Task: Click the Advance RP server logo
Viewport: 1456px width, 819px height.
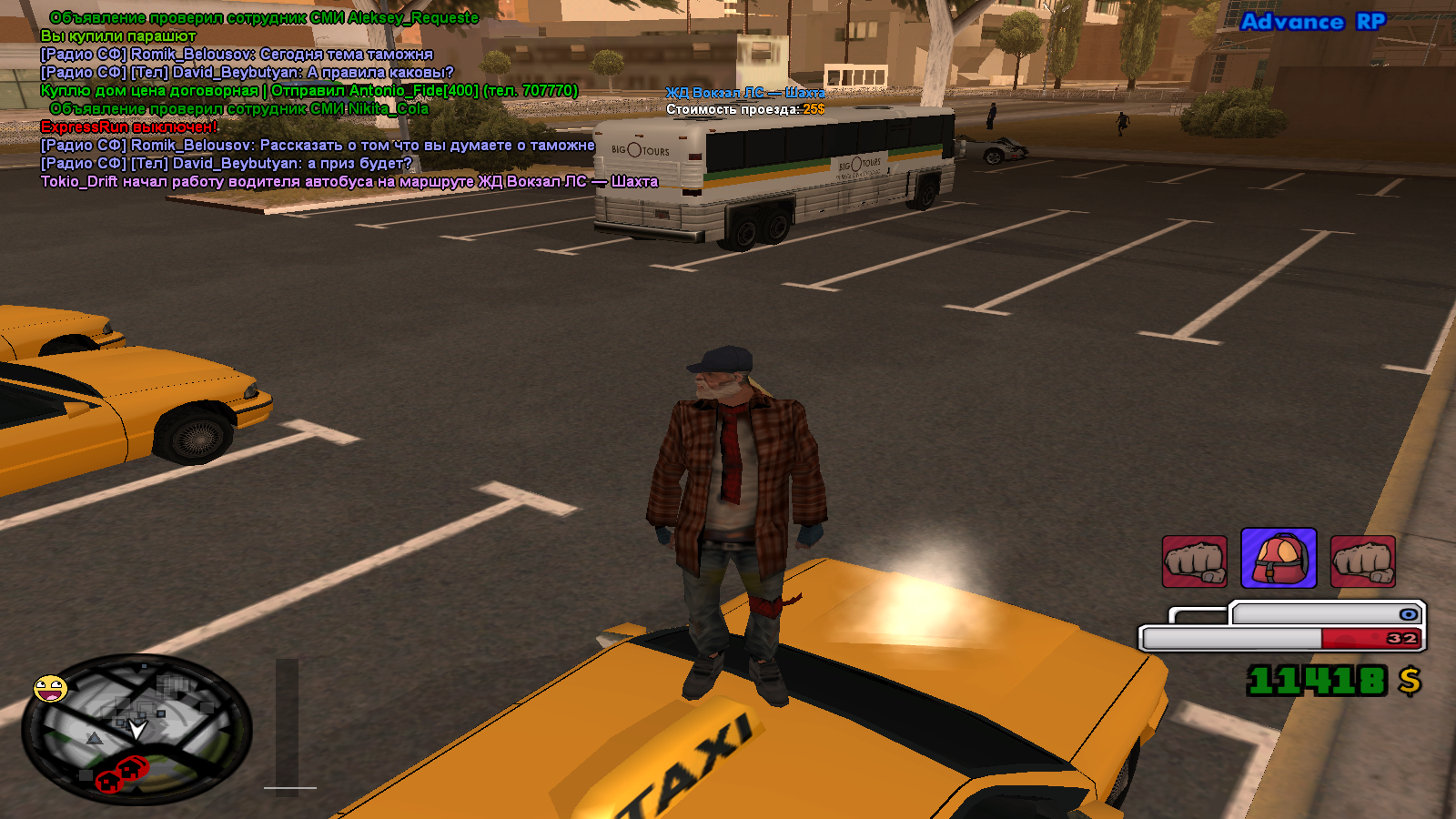Action: coord(1312,22)
